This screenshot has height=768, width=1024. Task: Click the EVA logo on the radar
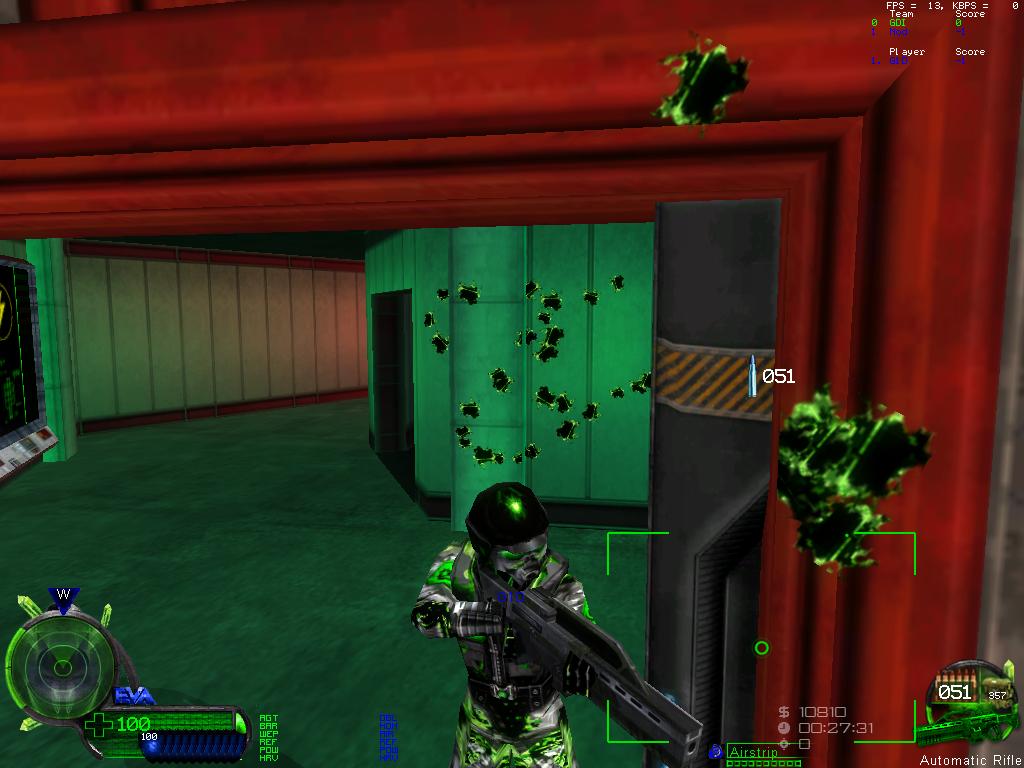tap(133, 695)
